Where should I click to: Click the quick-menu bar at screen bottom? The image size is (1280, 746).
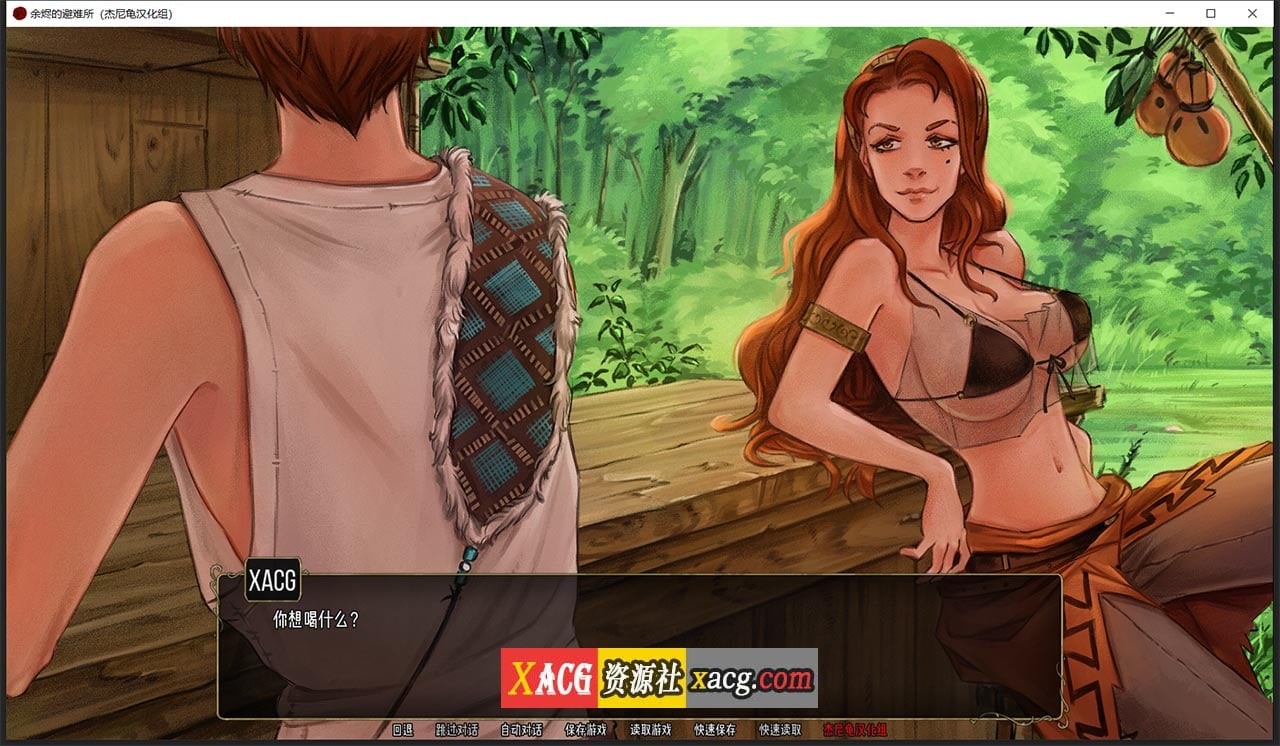pos(640,731)
